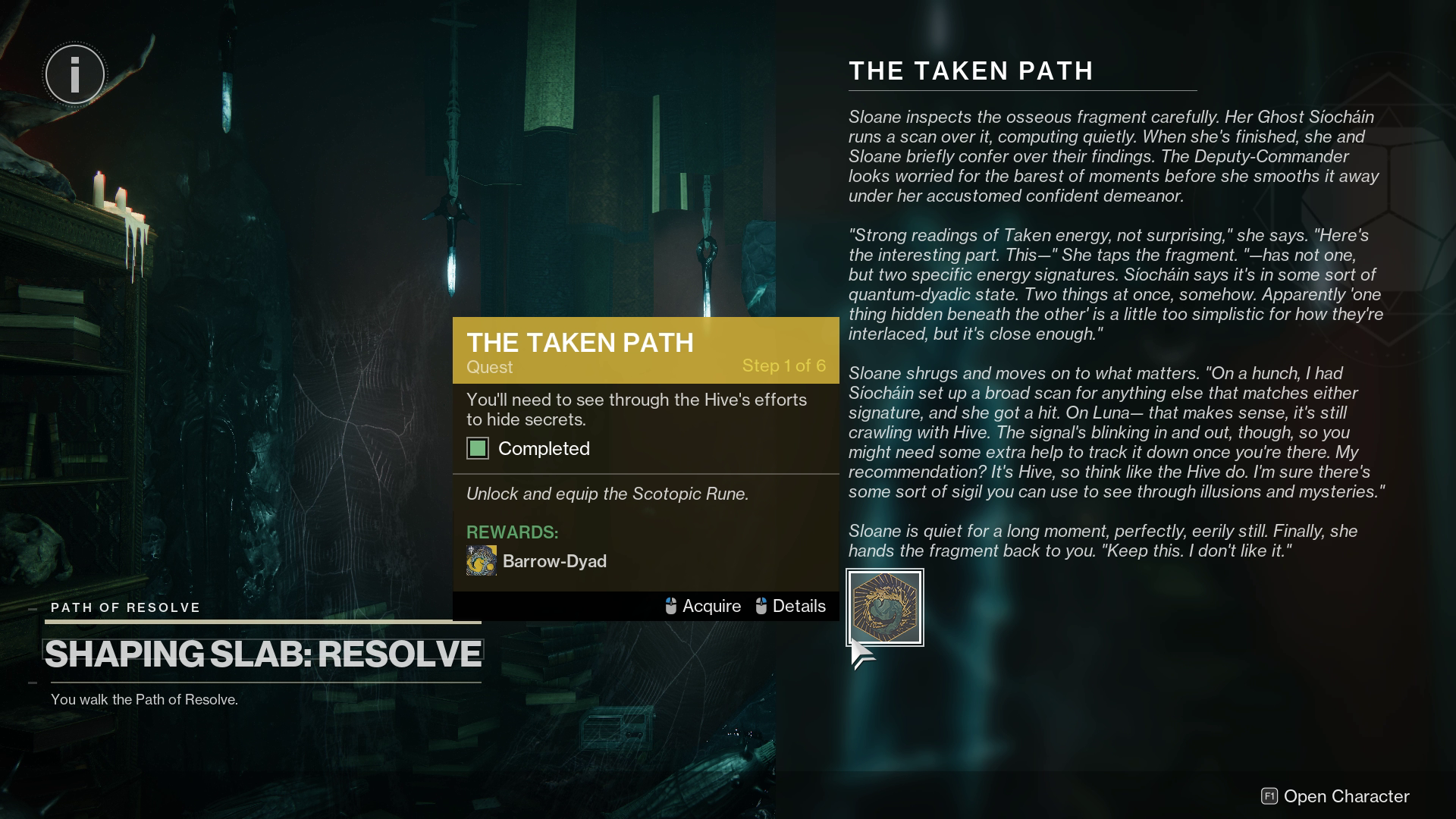
Task: Open the Details view for the quest
Action: 799,606
